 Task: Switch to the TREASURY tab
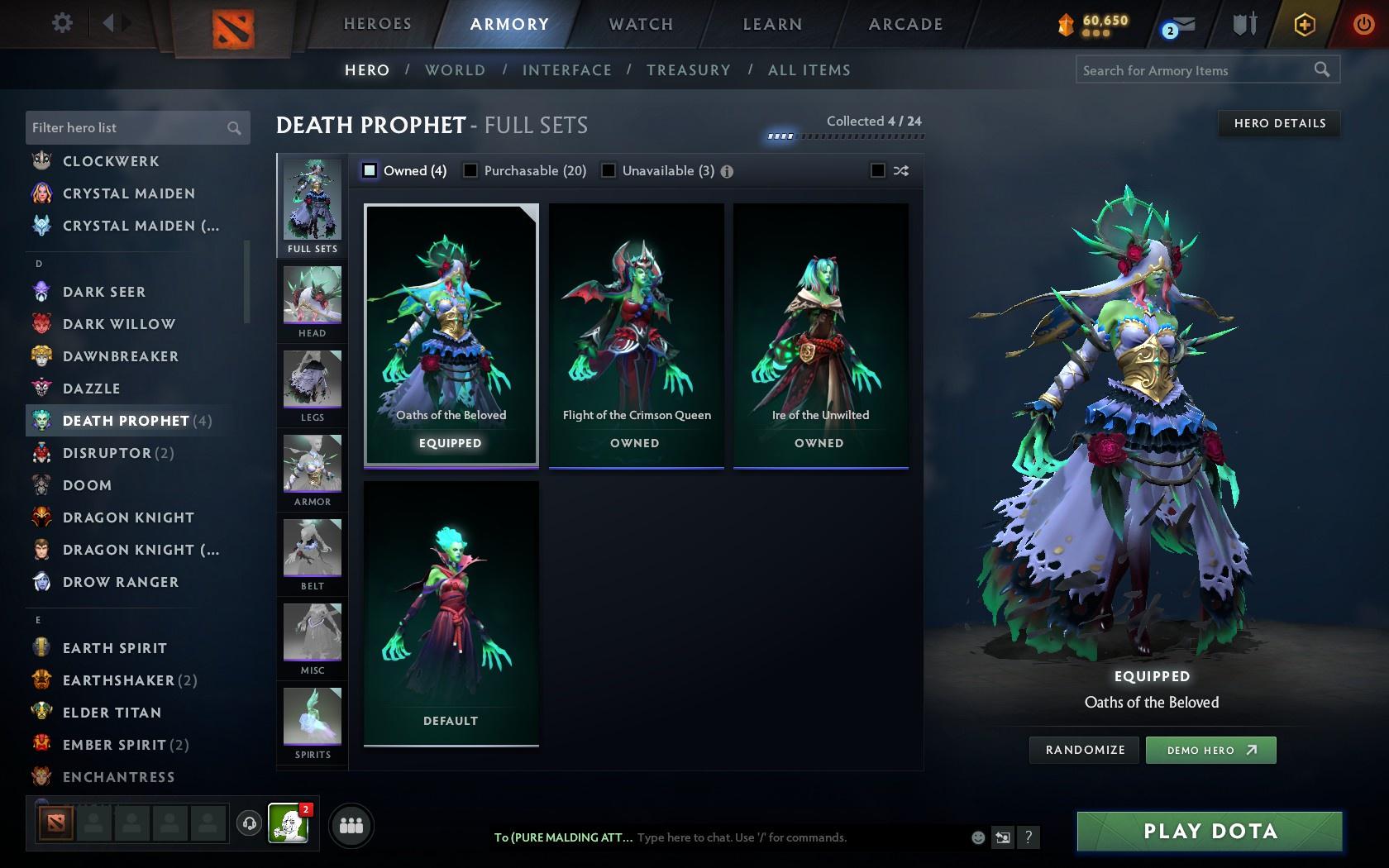tap(689, 70)
